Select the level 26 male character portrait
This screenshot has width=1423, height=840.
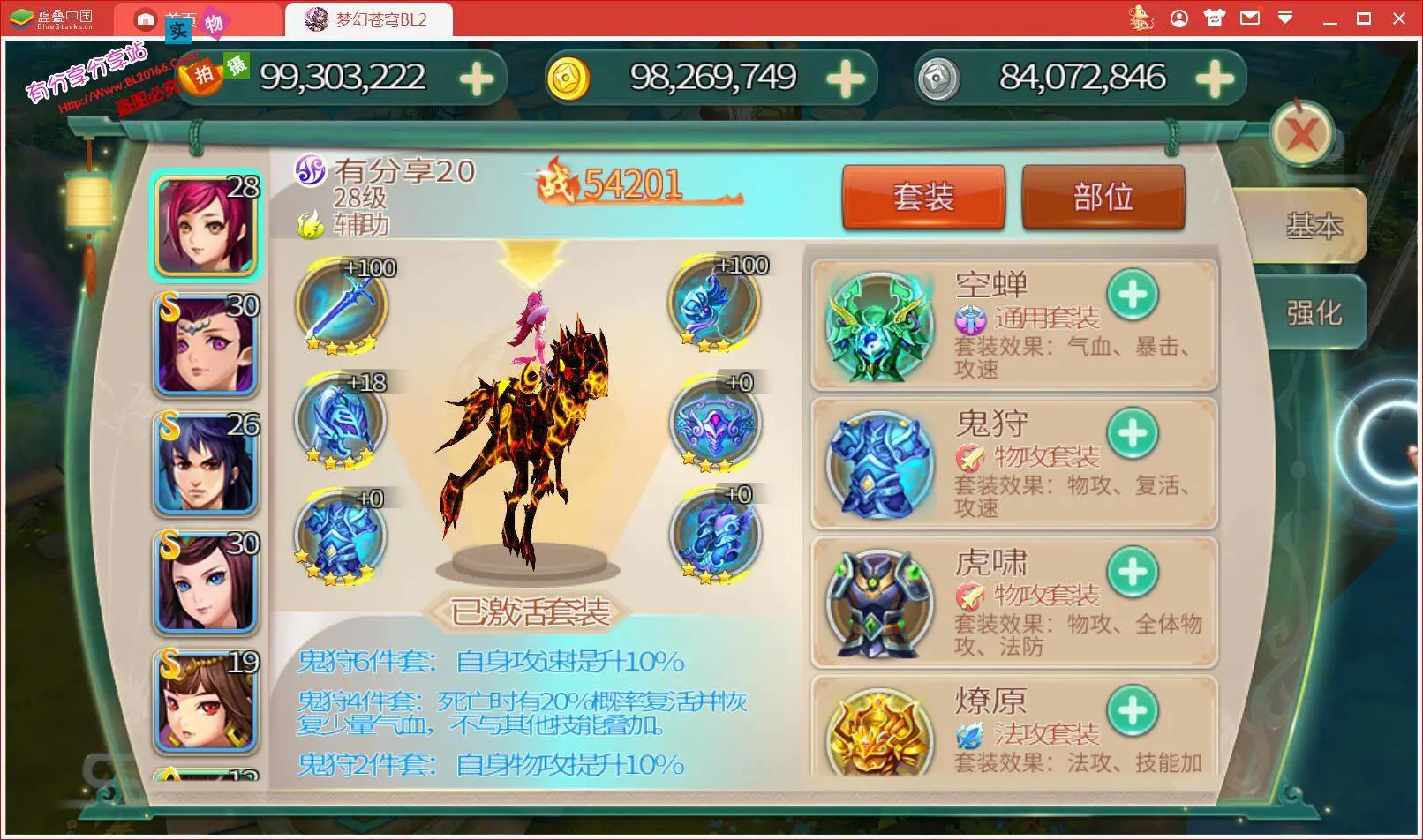[206, 462]
